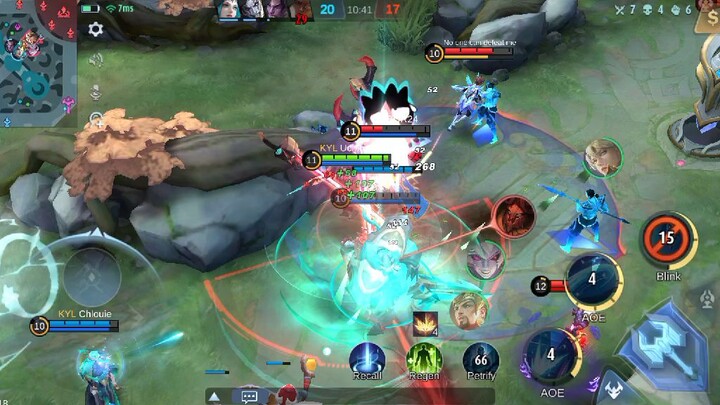Open the settings gear icon
This screenshot has width=720, height=405.
95,29
